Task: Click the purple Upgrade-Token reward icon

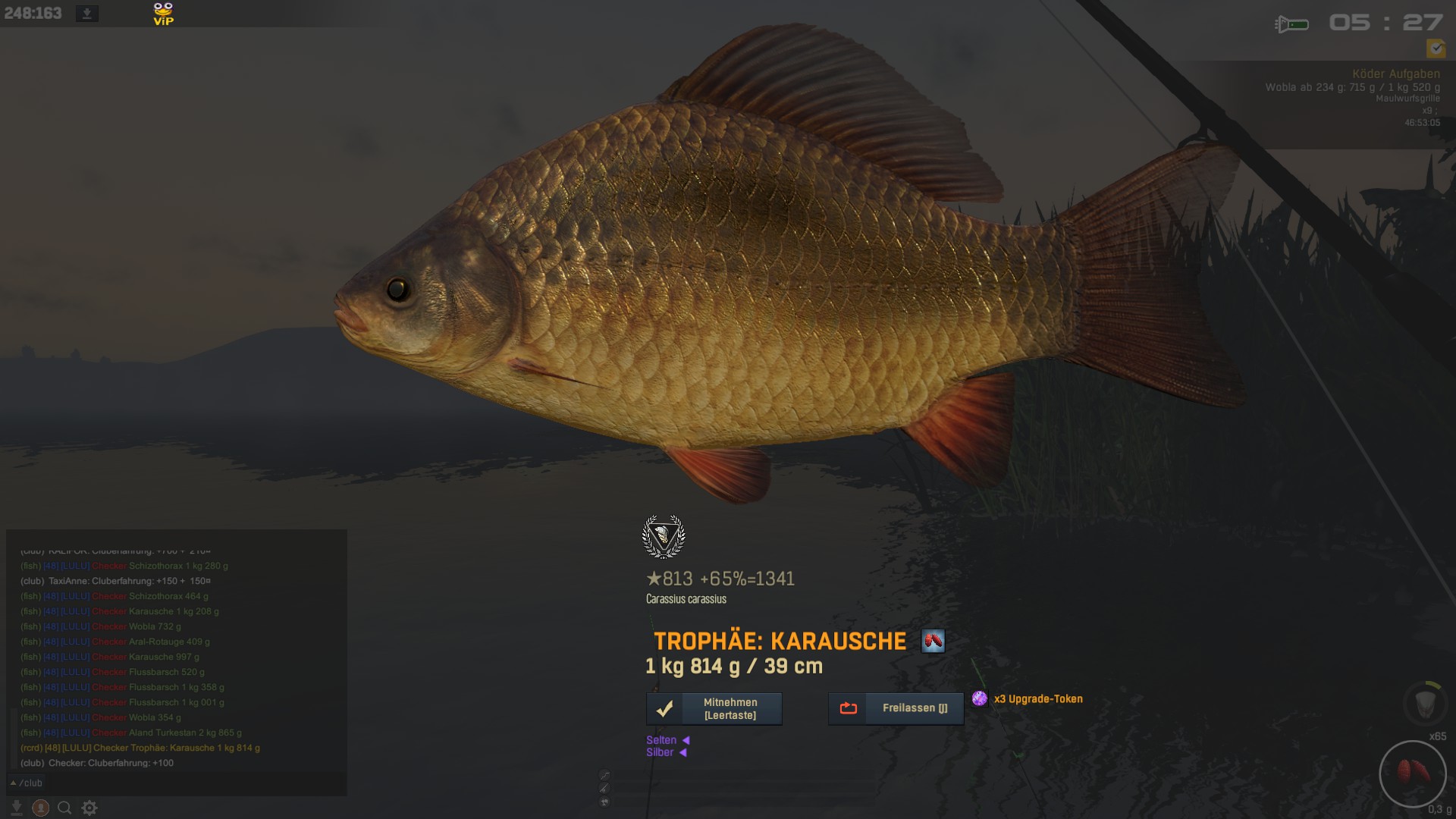Action: (x=980, y=698)
